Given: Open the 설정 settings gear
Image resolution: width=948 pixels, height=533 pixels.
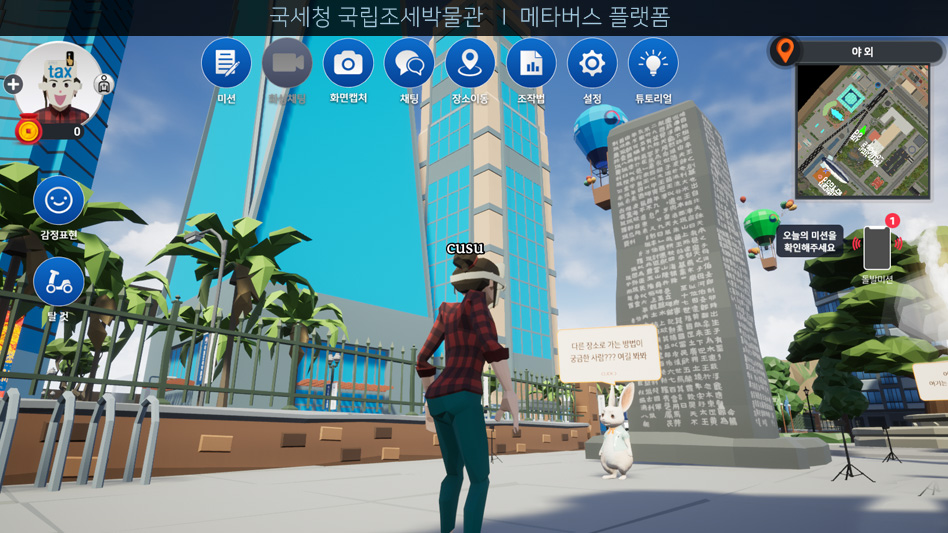Looking at the screenshot, I should [x=592, y=64].
